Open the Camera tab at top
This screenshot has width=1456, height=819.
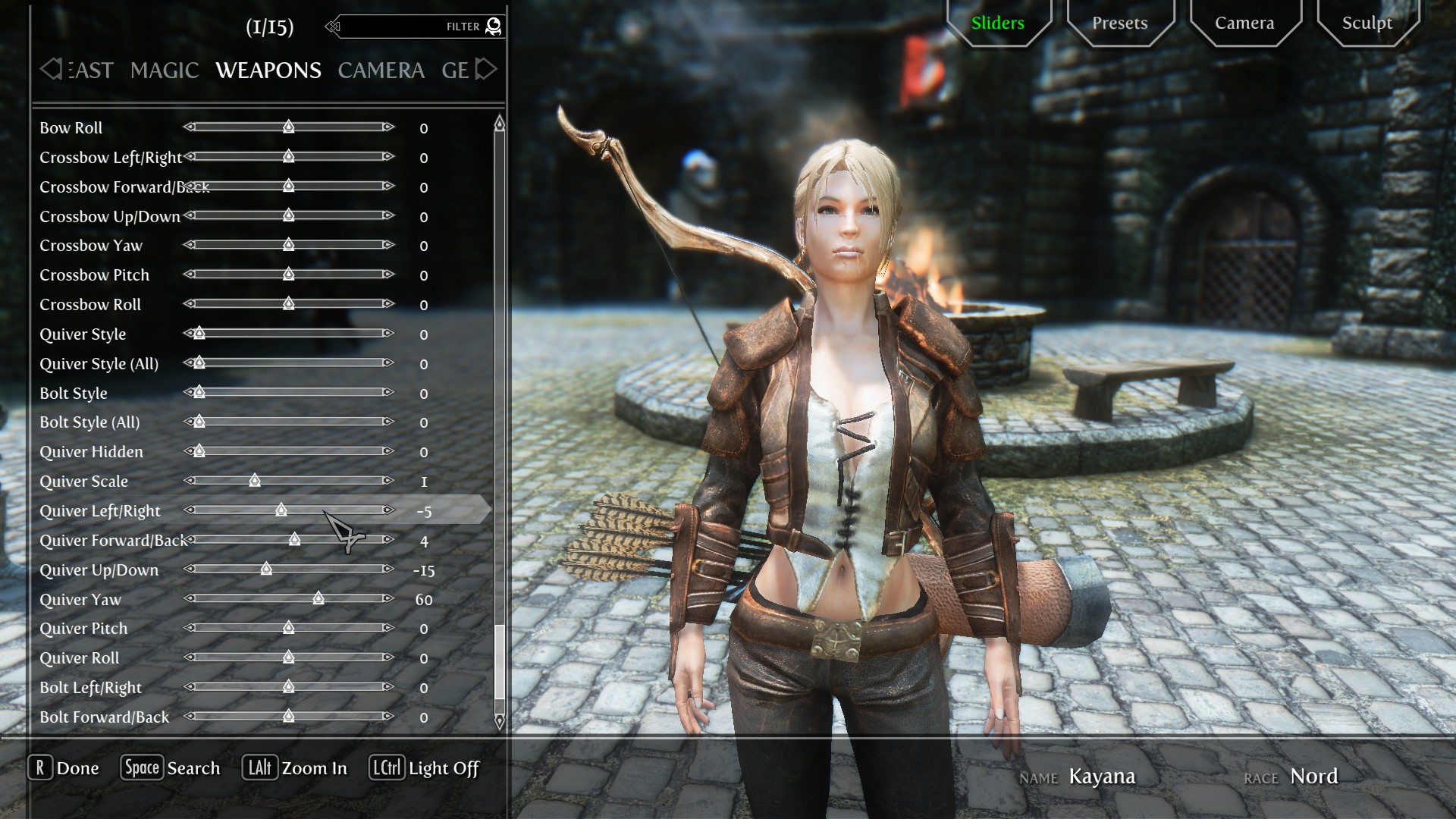click(x=1244, y=23)
